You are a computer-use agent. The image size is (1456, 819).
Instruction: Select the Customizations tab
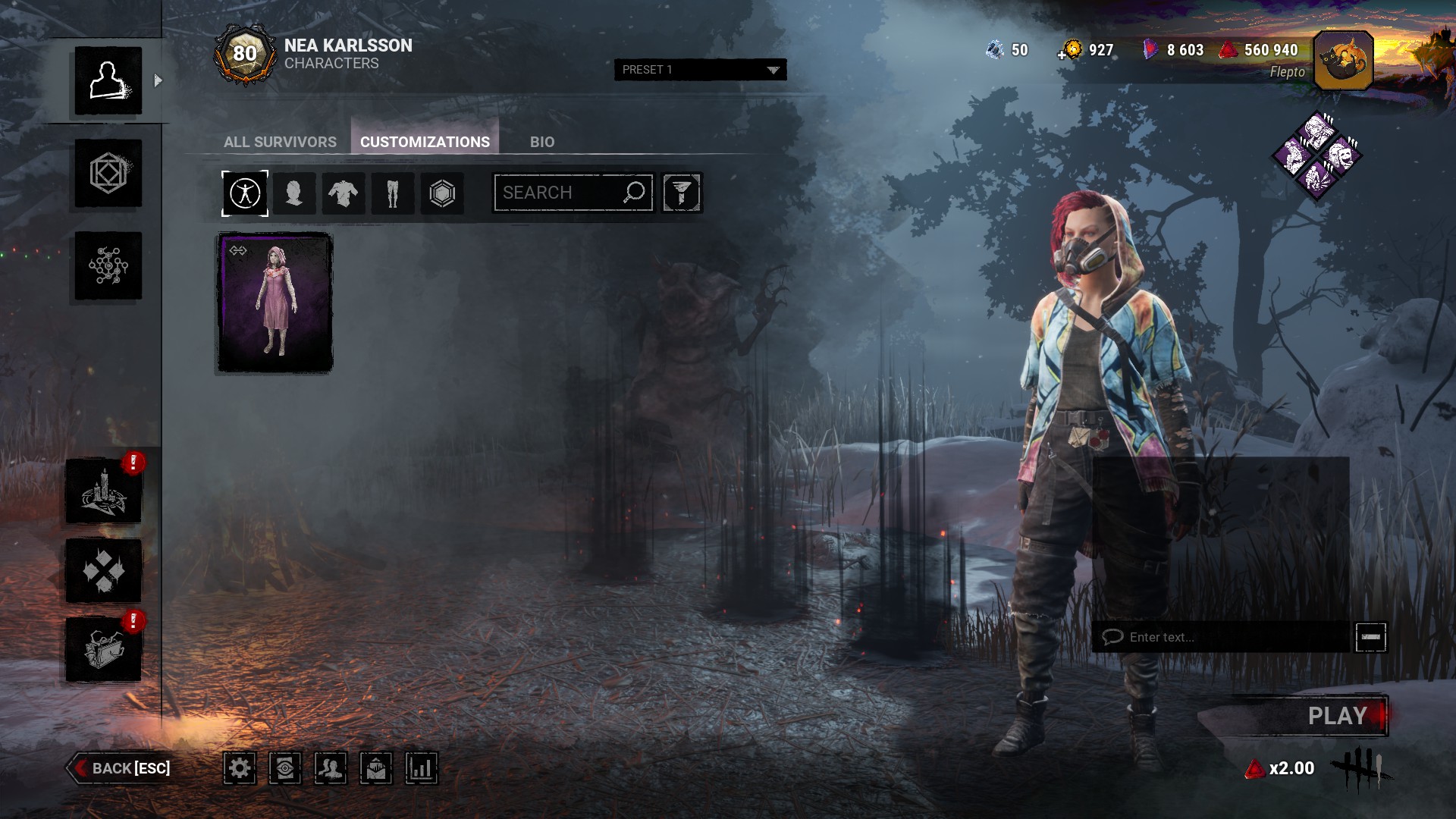425,142
